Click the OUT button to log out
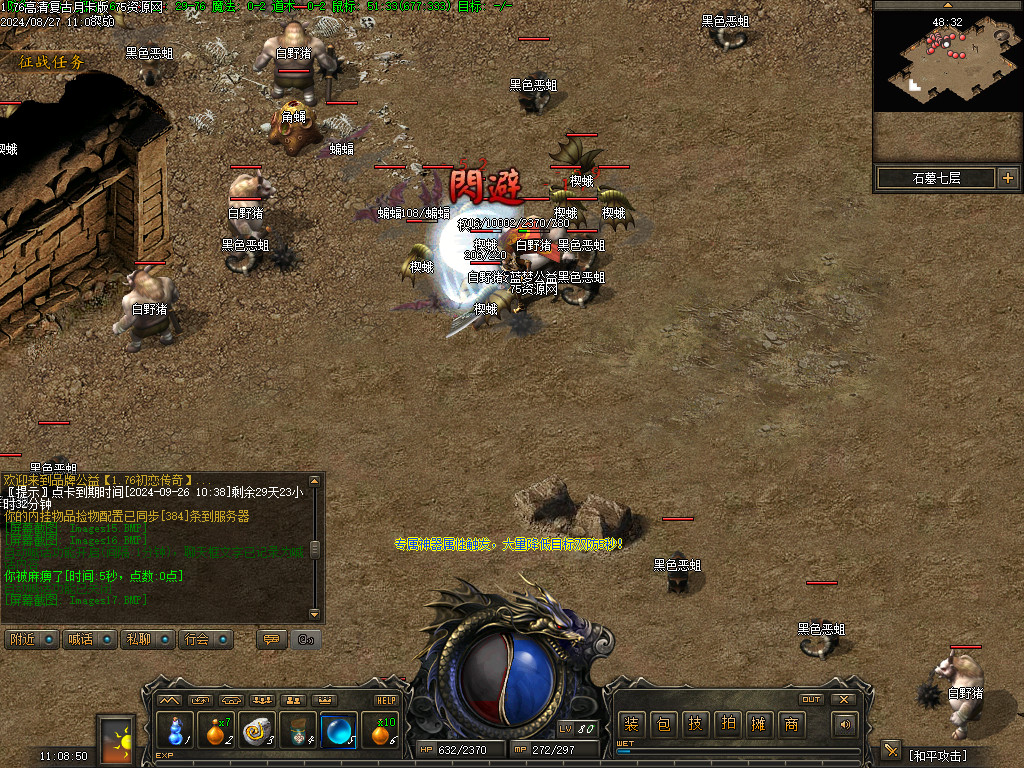Viewport: 1024px width, 768px height. 811,699
